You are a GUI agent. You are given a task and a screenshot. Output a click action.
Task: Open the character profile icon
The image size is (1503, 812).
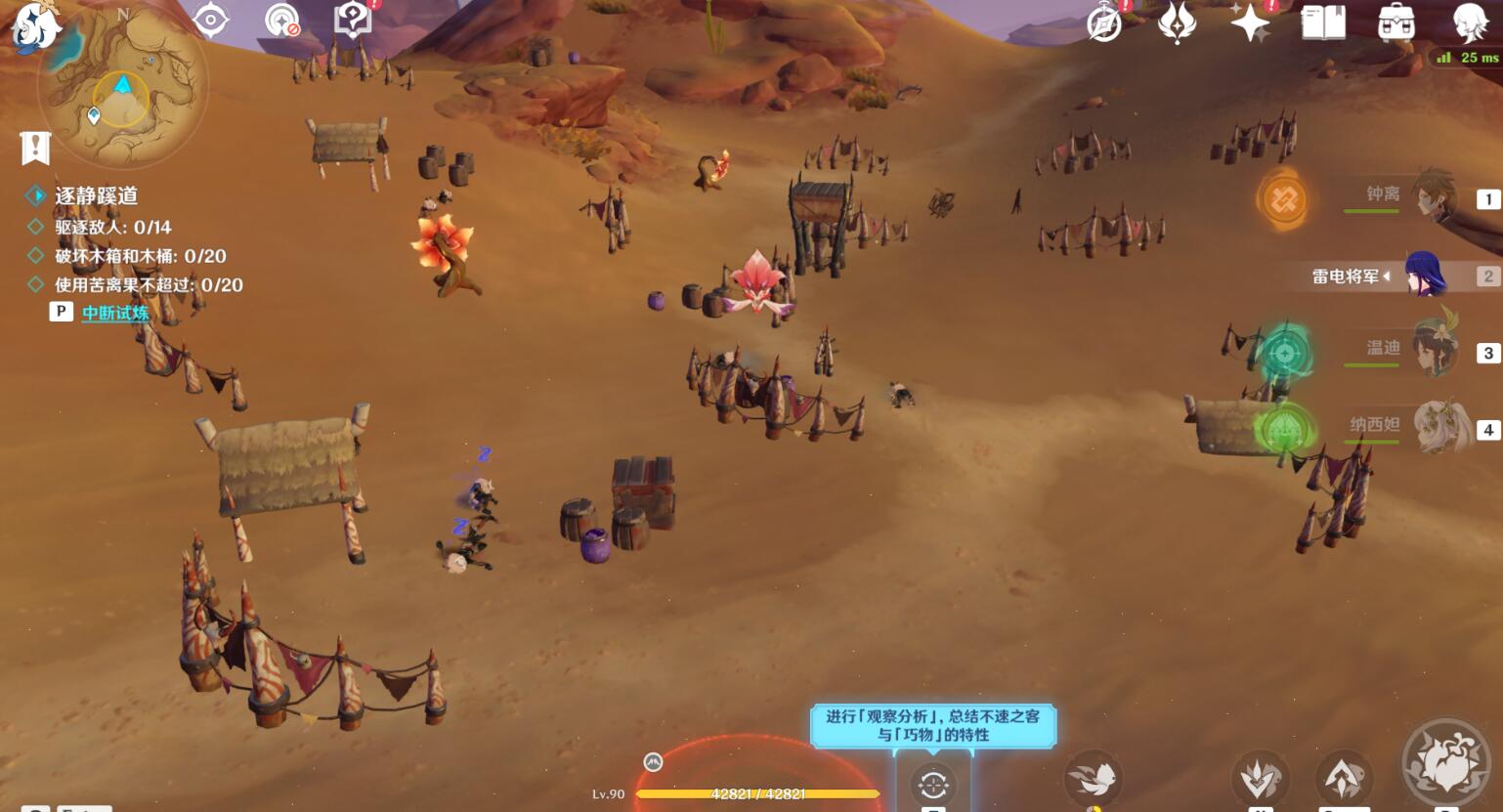1469,22
